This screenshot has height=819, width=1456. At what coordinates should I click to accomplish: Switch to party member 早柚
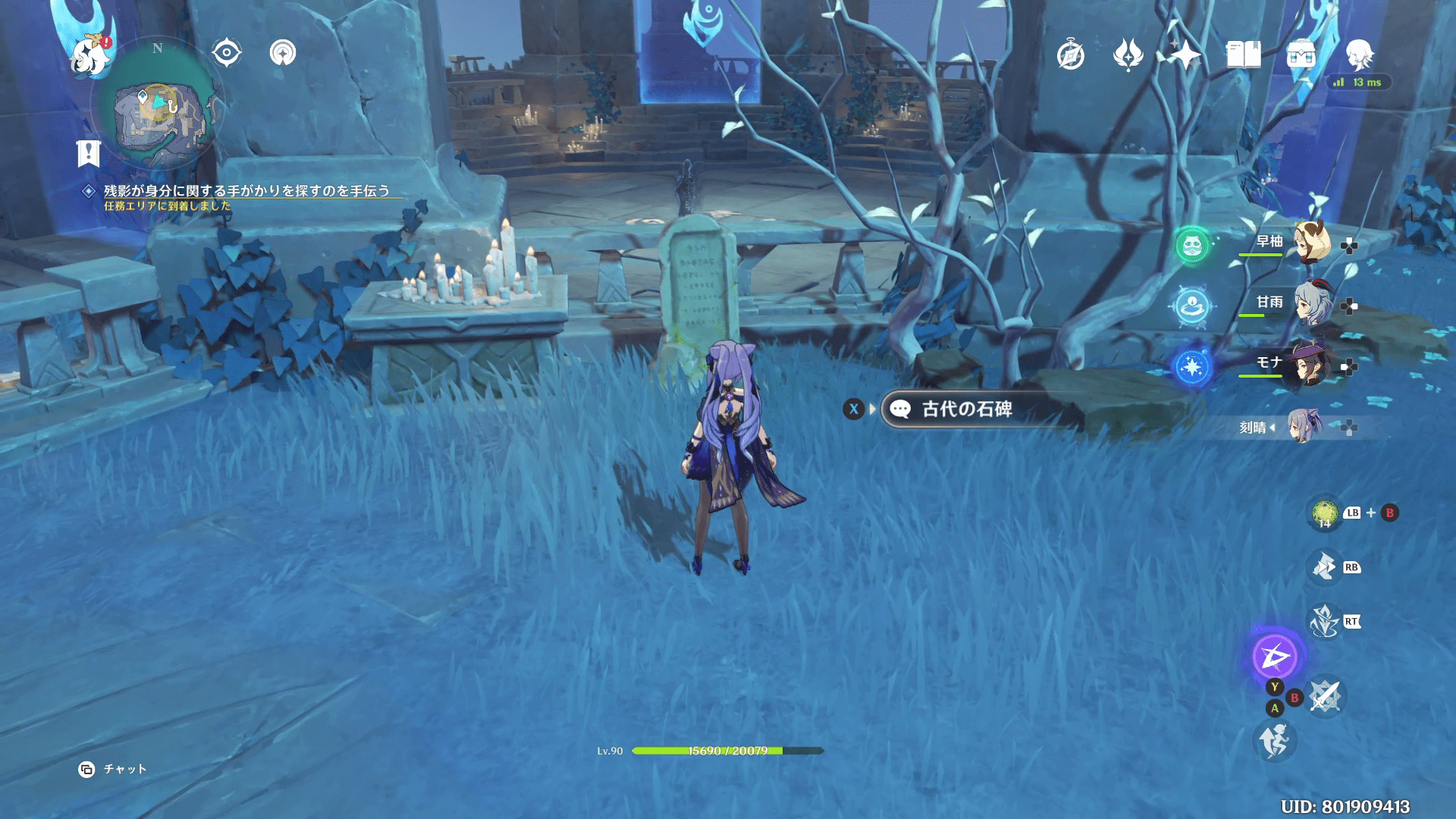1310,243
